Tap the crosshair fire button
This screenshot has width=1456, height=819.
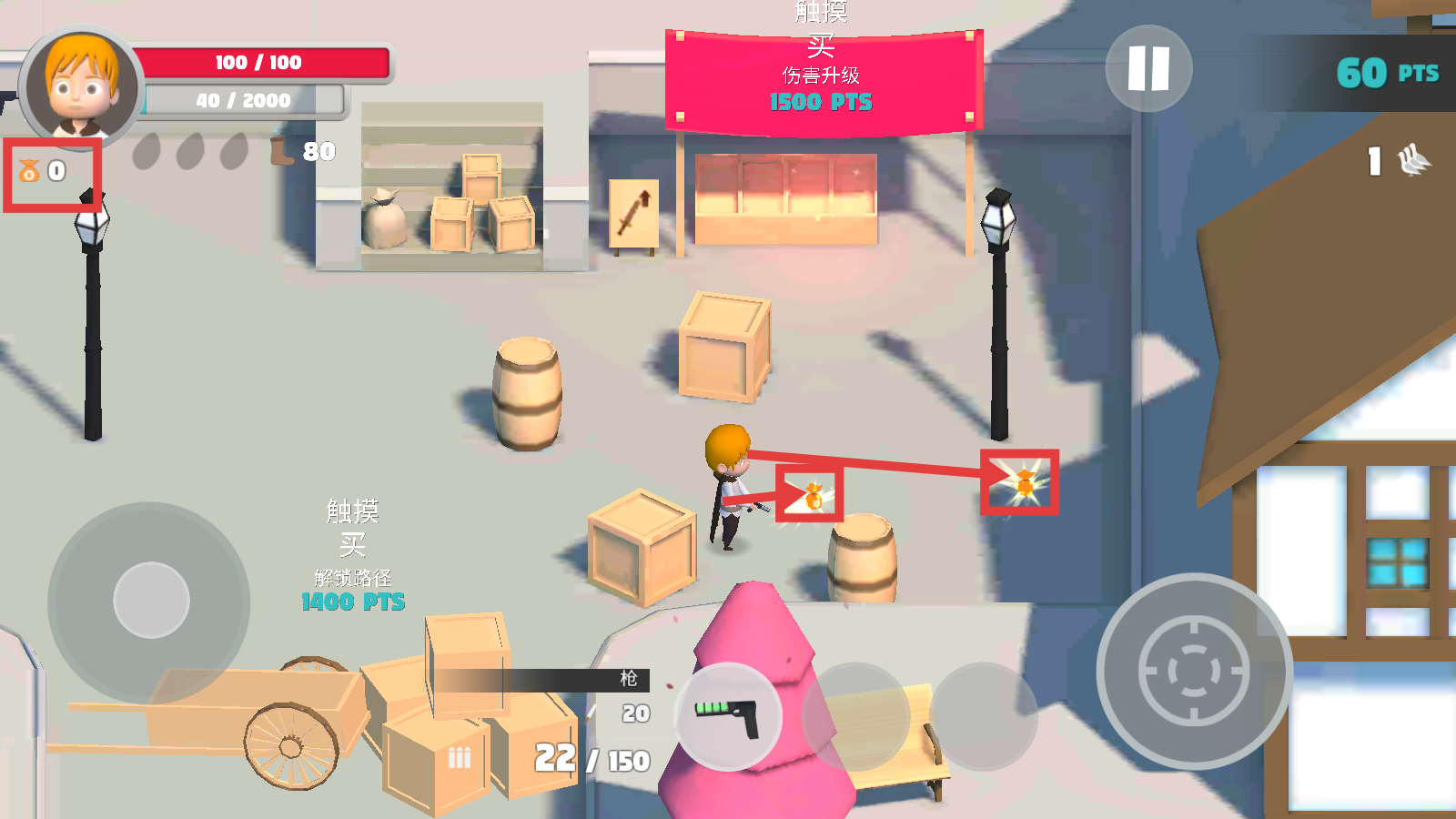pos(1194,672)
